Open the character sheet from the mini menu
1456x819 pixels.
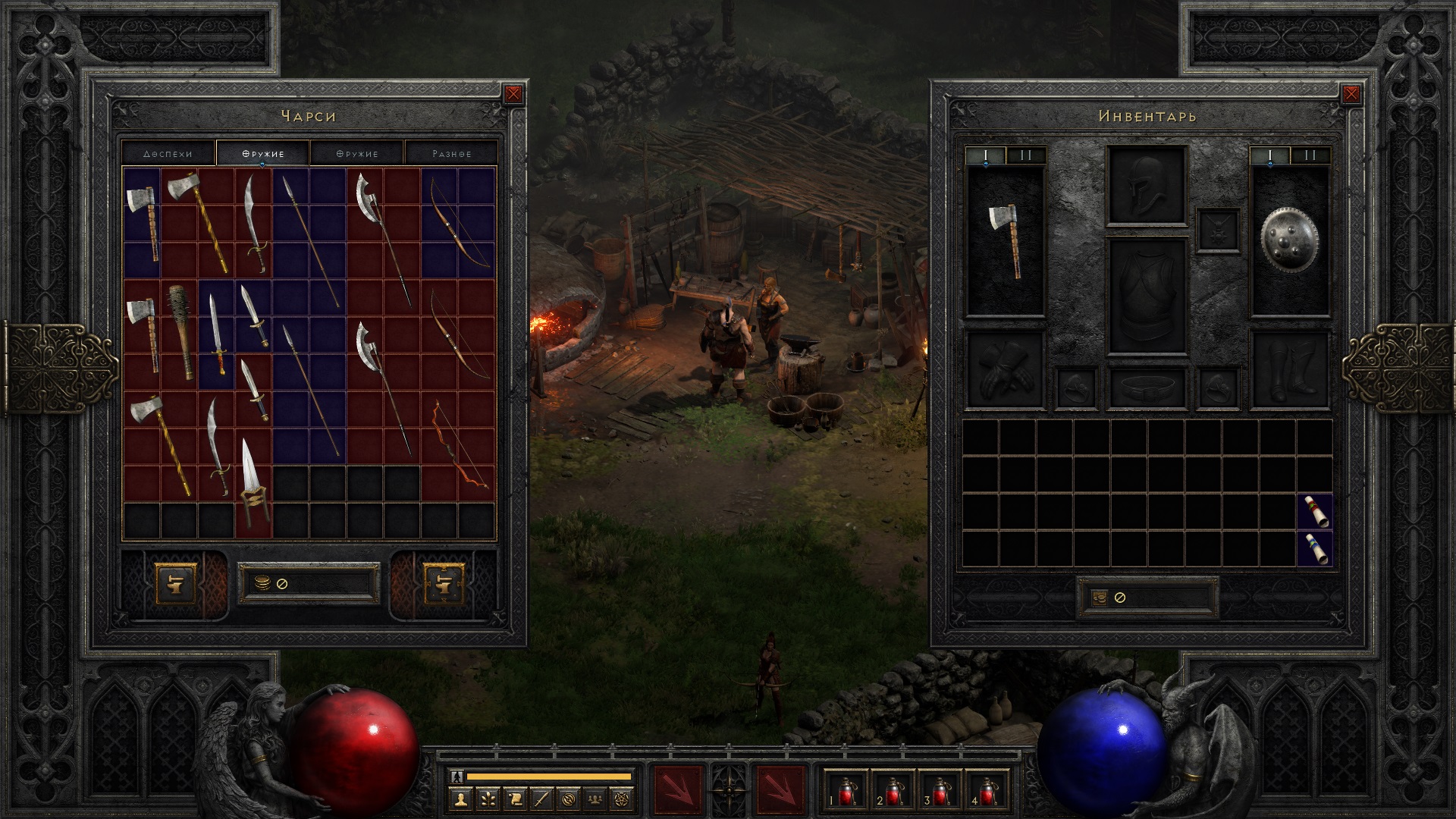click(x=460, y=798)
